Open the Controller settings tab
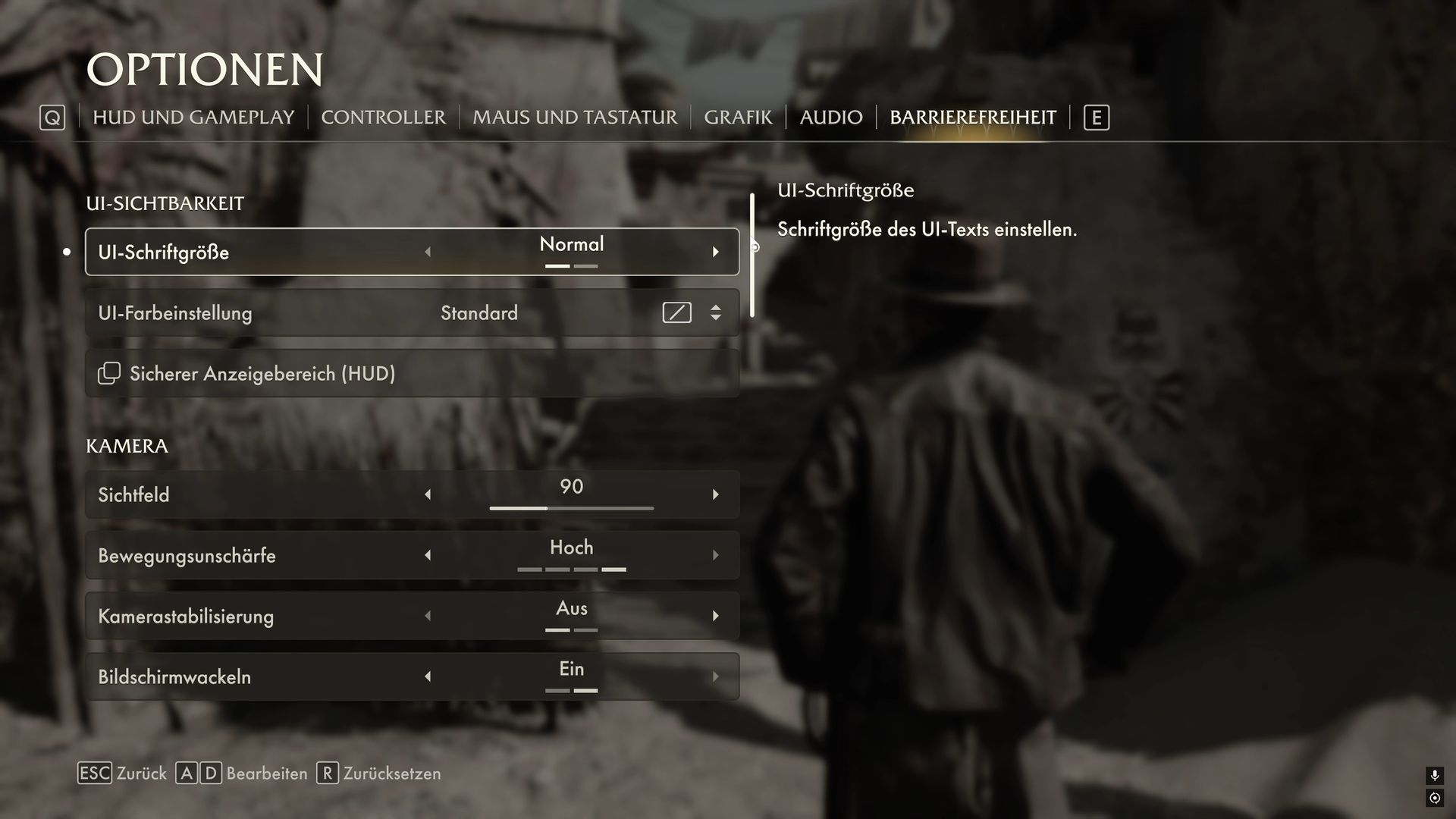This screenshot has width=1456, height=819. (x=383, y=118)
